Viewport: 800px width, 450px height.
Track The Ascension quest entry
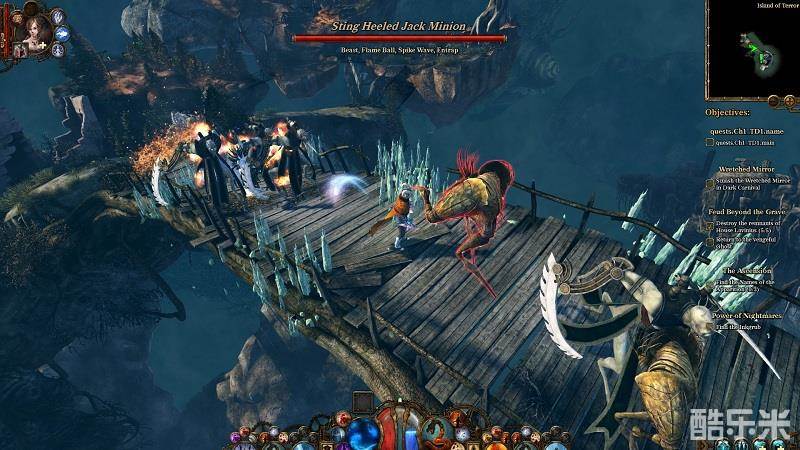[x=747, y=270]
